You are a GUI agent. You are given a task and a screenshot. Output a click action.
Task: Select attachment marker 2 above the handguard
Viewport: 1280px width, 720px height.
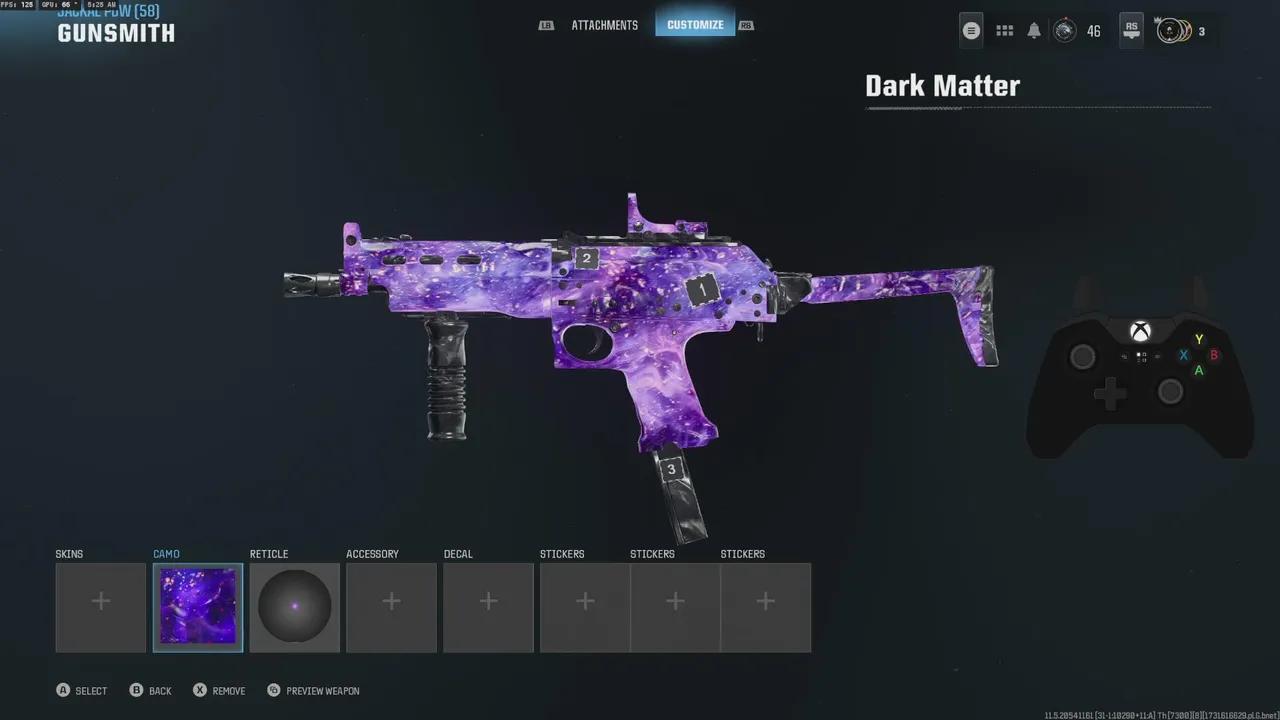tap(586, 258)
